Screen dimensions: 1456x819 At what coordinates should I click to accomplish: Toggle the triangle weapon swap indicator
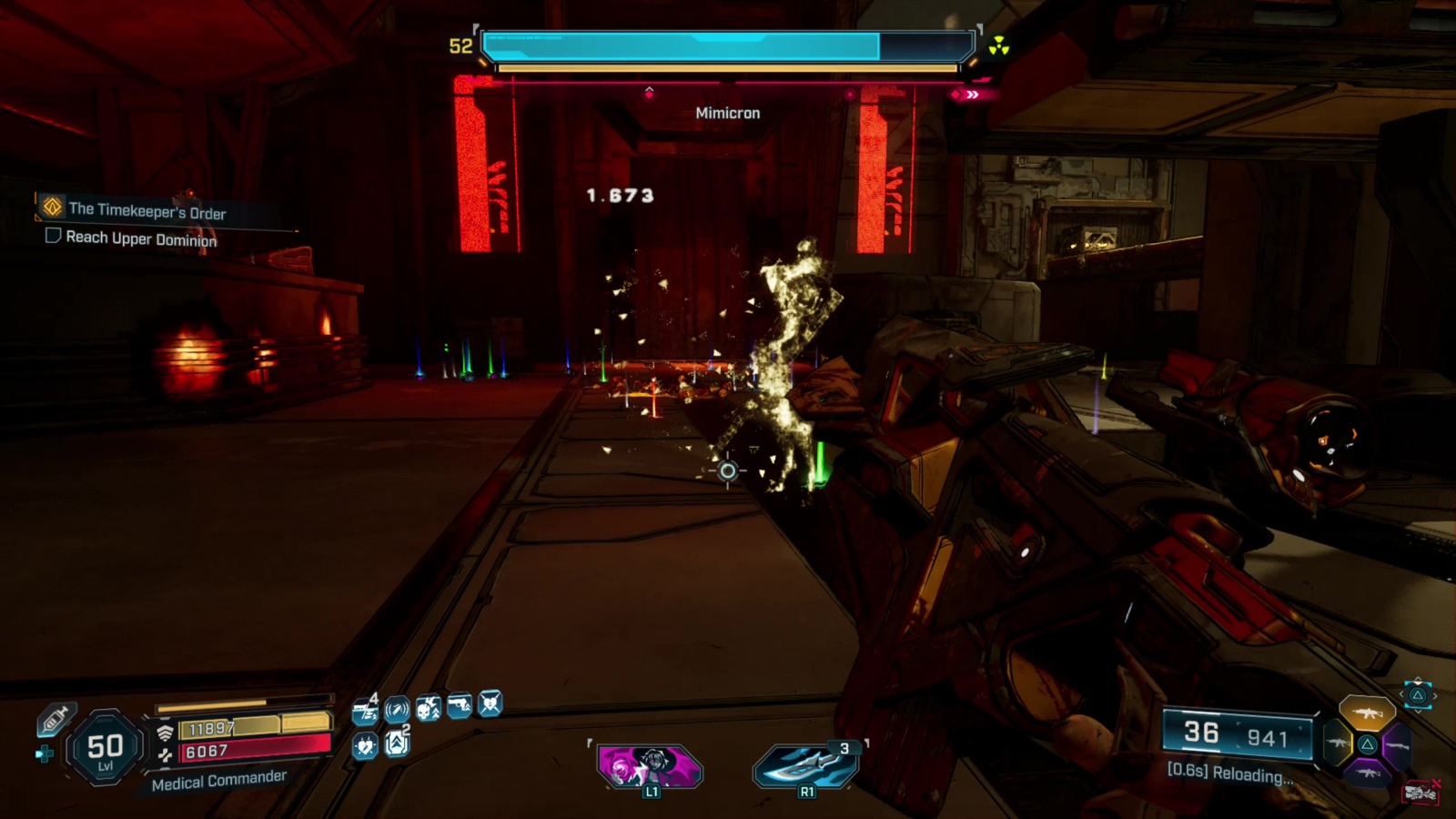tap(1418, 694)
